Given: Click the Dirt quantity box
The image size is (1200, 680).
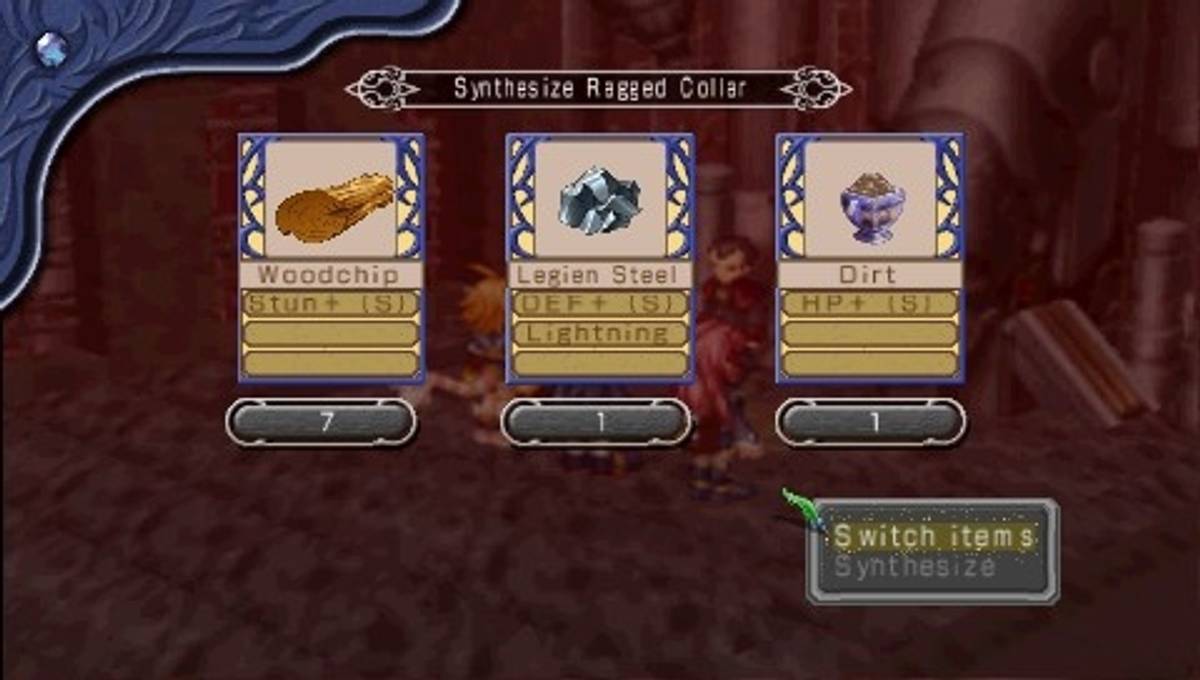Looking at the screenshot, I should tap(871, 422).
